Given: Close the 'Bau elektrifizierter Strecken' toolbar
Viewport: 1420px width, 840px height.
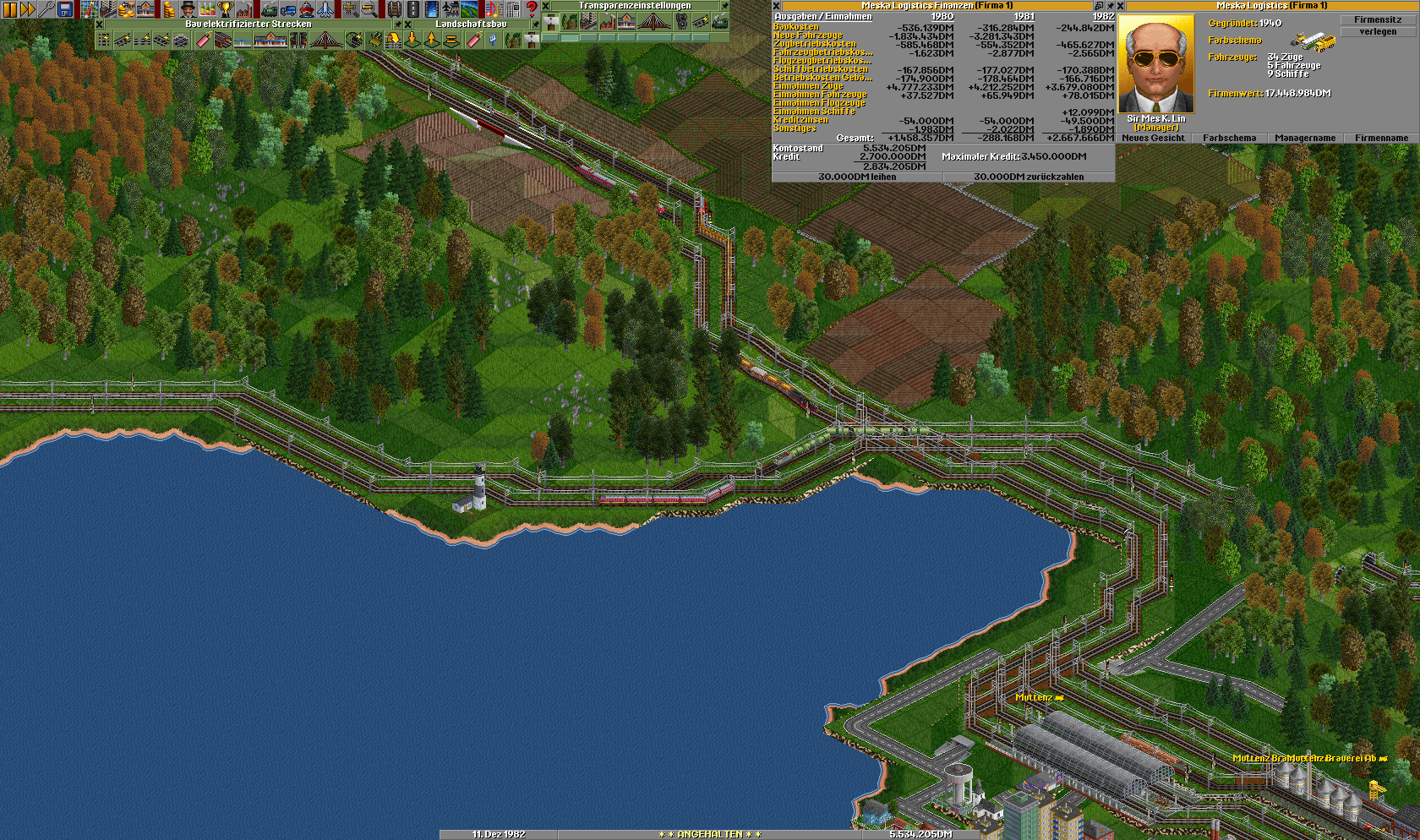Looking at the screenshot, I should (x=100, y=25).
